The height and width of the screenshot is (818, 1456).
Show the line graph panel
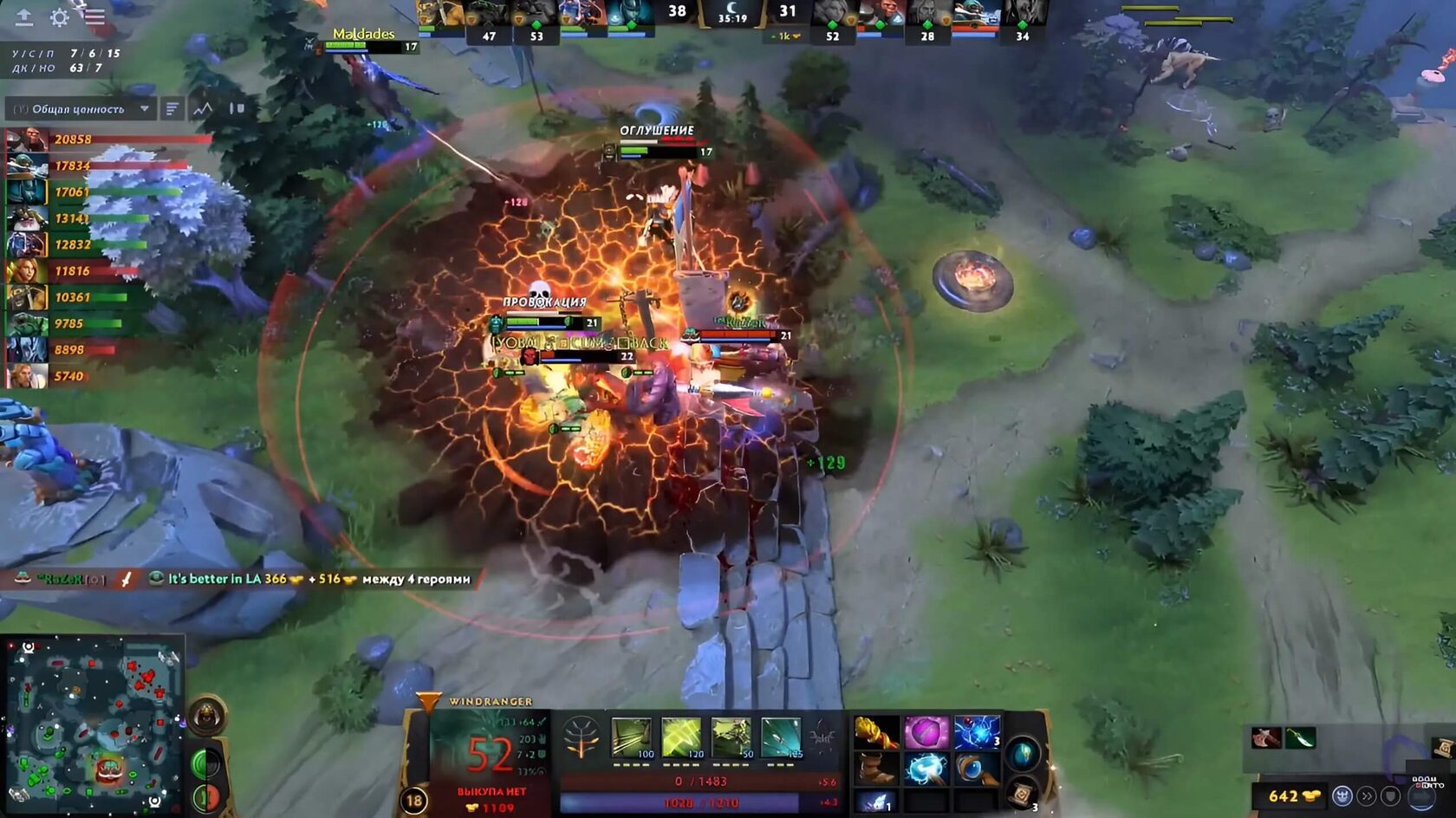[x=203, y=109]
